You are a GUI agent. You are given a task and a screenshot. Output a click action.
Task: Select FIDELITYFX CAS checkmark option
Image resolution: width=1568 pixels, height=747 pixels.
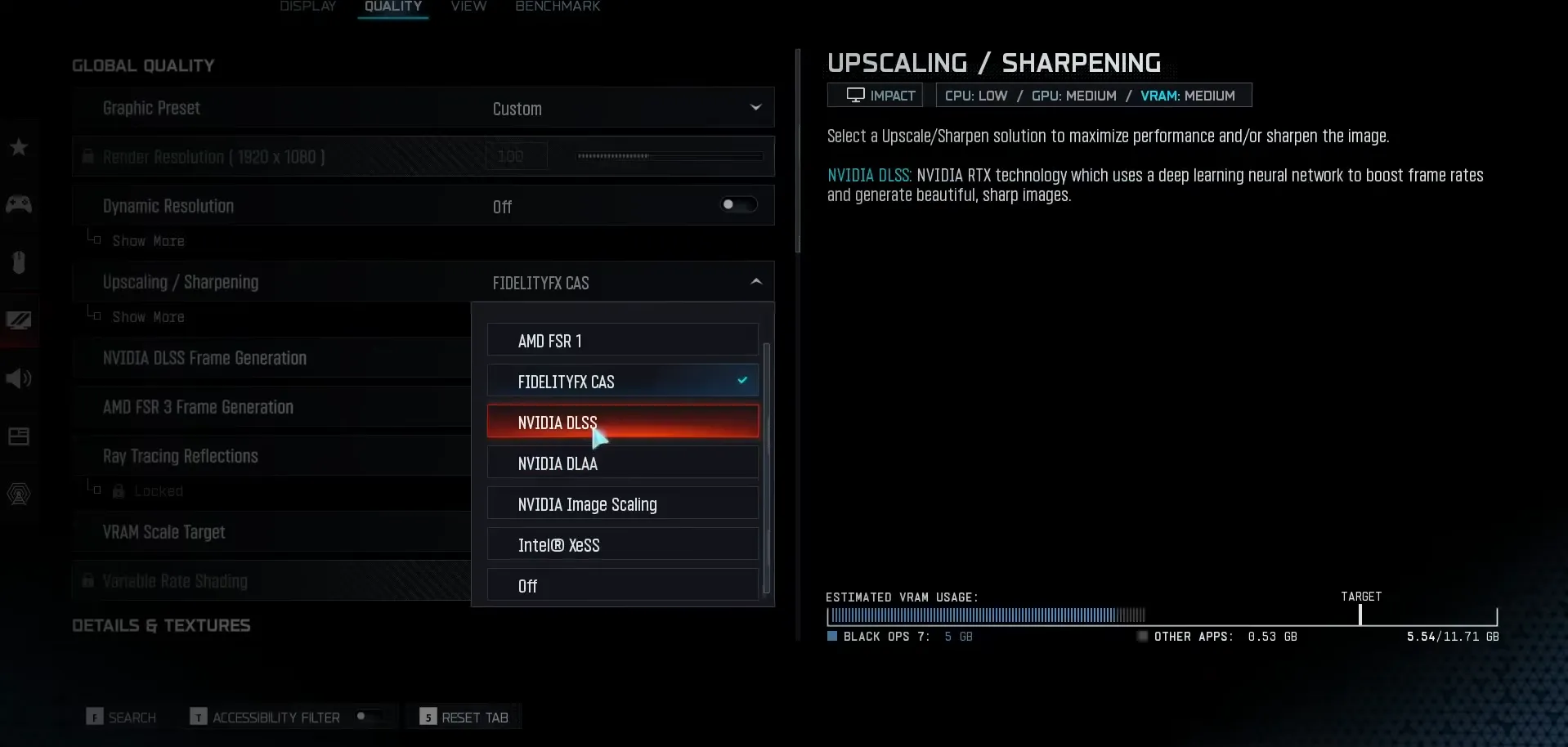click(622, 380)
